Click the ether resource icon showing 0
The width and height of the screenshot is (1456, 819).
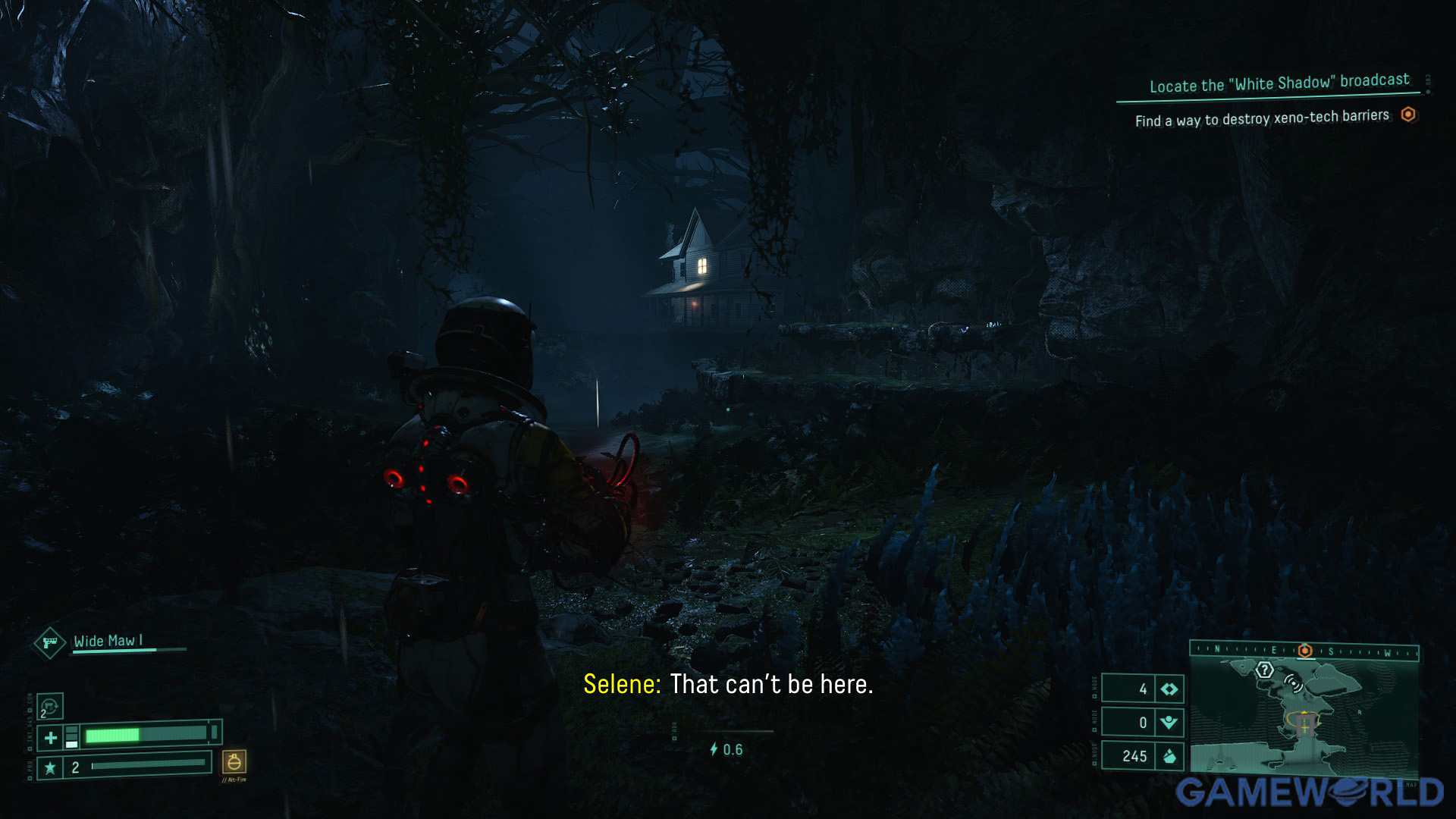click(x=1169, y=723)
